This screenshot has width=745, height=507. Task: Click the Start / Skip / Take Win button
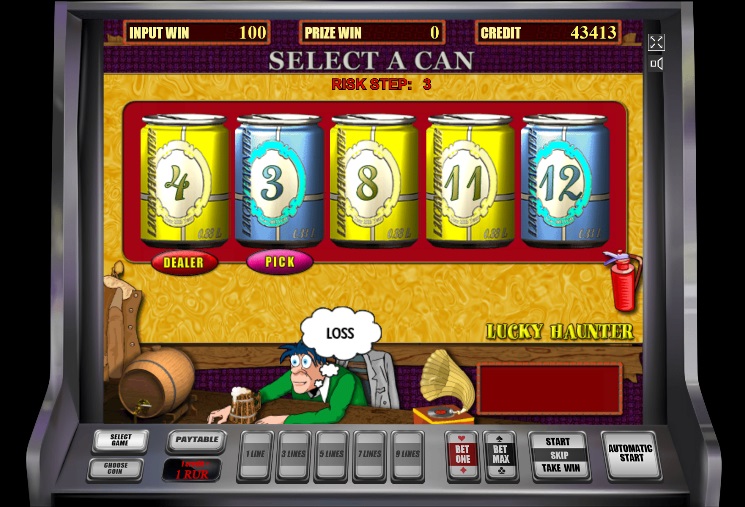559,455
